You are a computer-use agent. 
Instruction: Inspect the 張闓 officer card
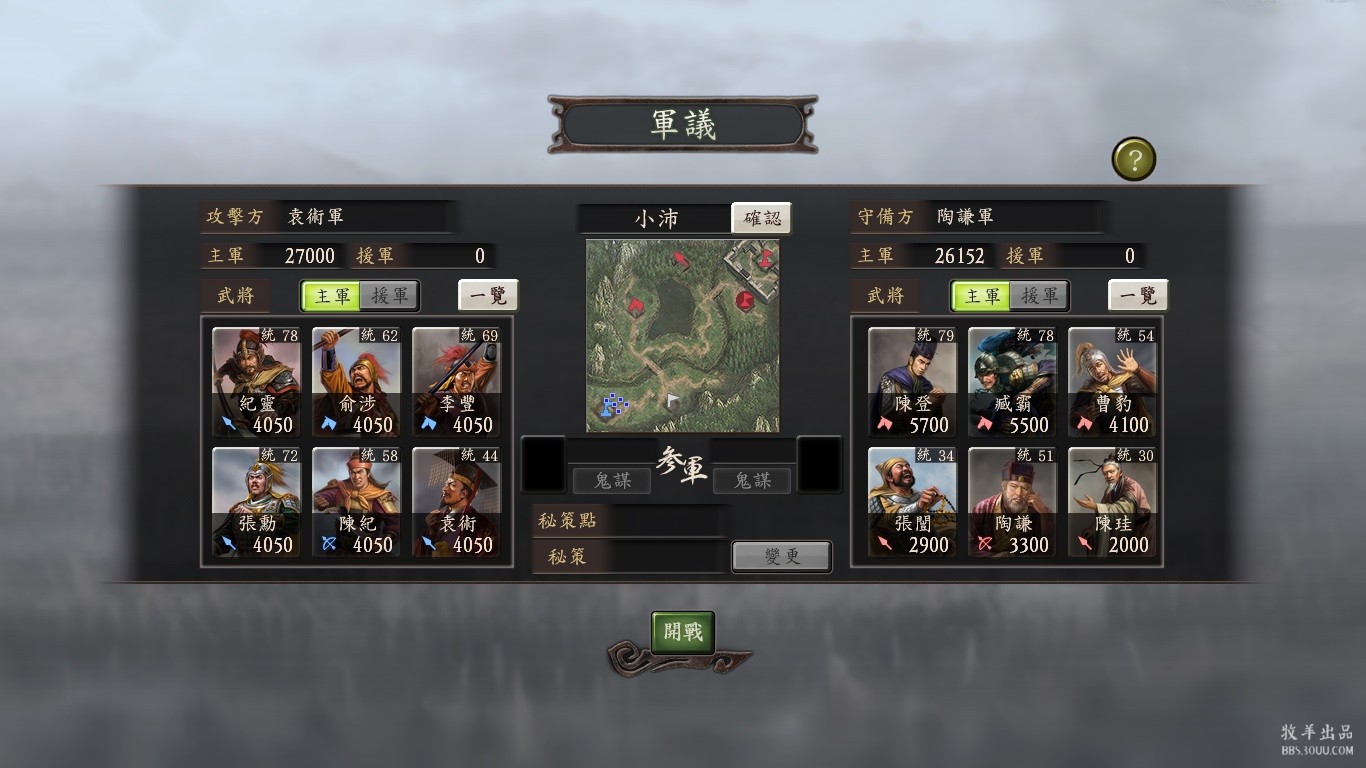coord(912,502)
